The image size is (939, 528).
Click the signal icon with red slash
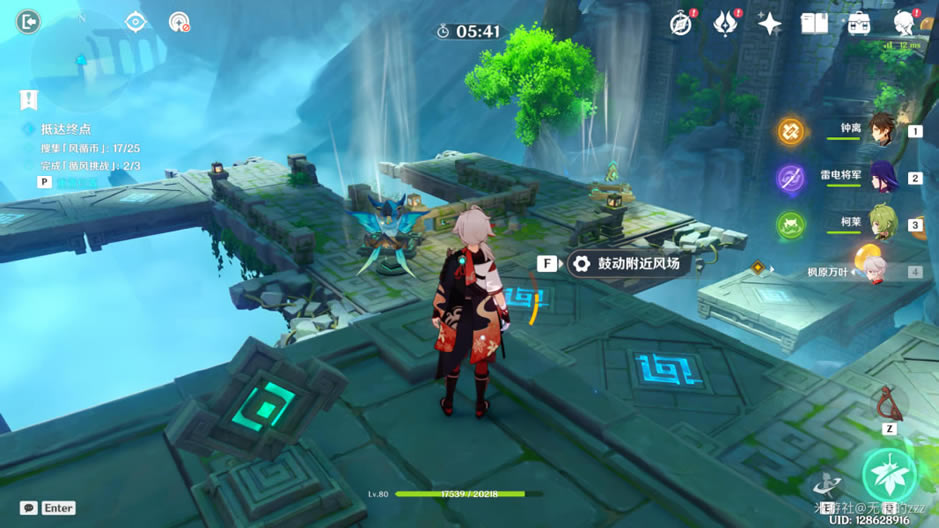coord(179,22)
